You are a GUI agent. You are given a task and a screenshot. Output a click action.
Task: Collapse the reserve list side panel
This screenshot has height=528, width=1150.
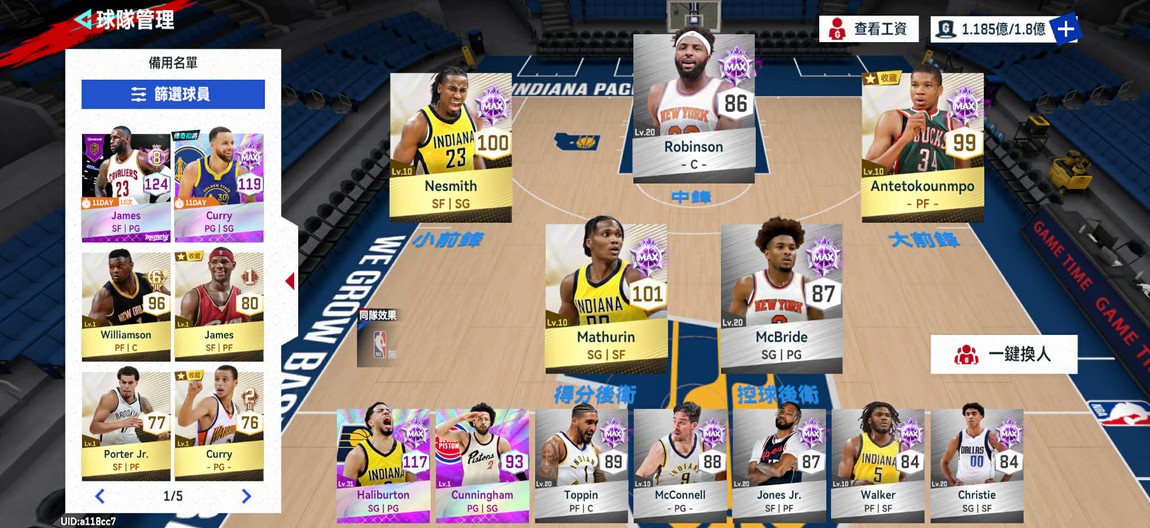(290, 281)
